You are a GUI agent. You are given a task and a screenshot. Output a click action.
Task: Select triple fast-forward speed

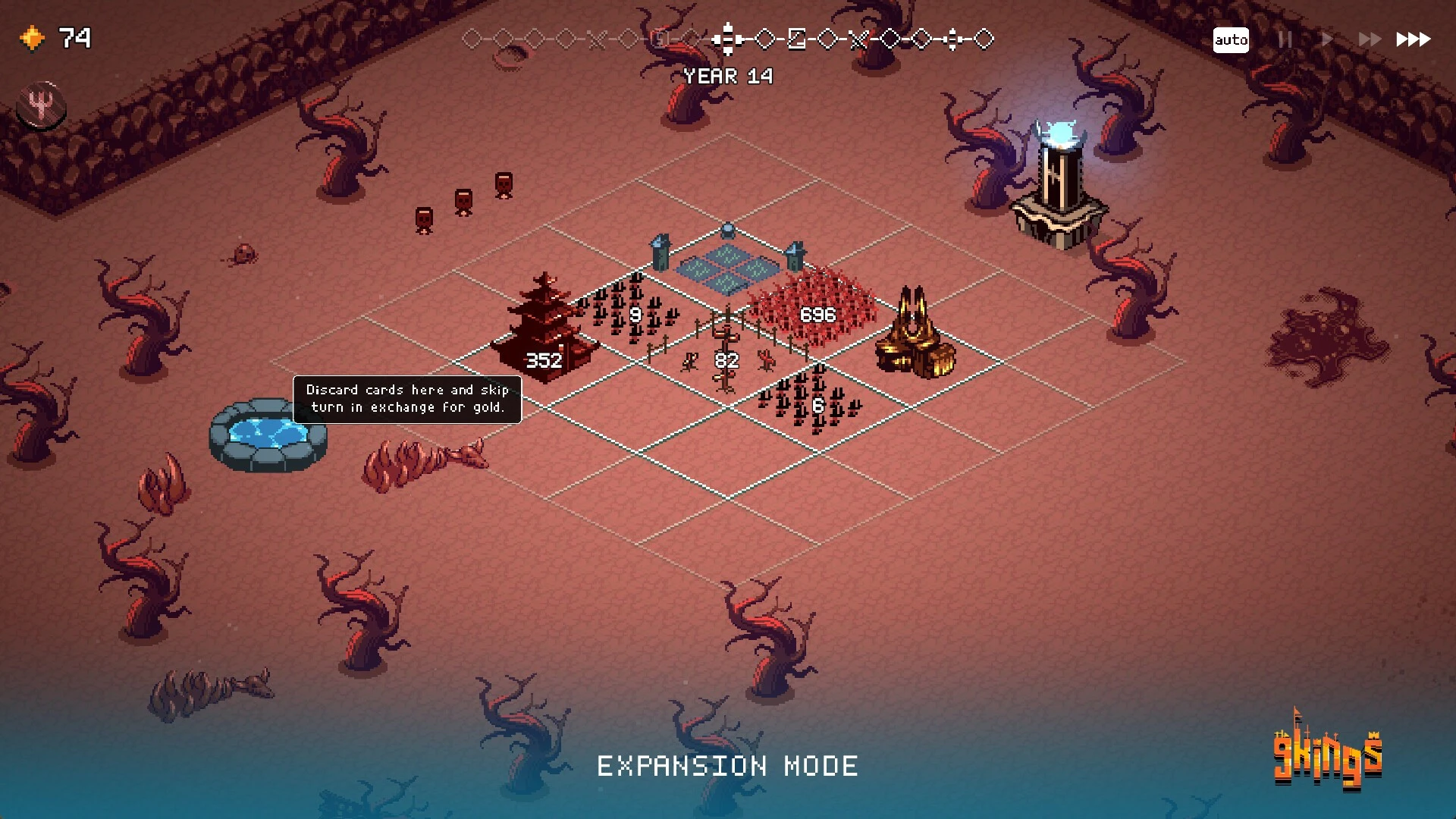tap(1414, 39)
